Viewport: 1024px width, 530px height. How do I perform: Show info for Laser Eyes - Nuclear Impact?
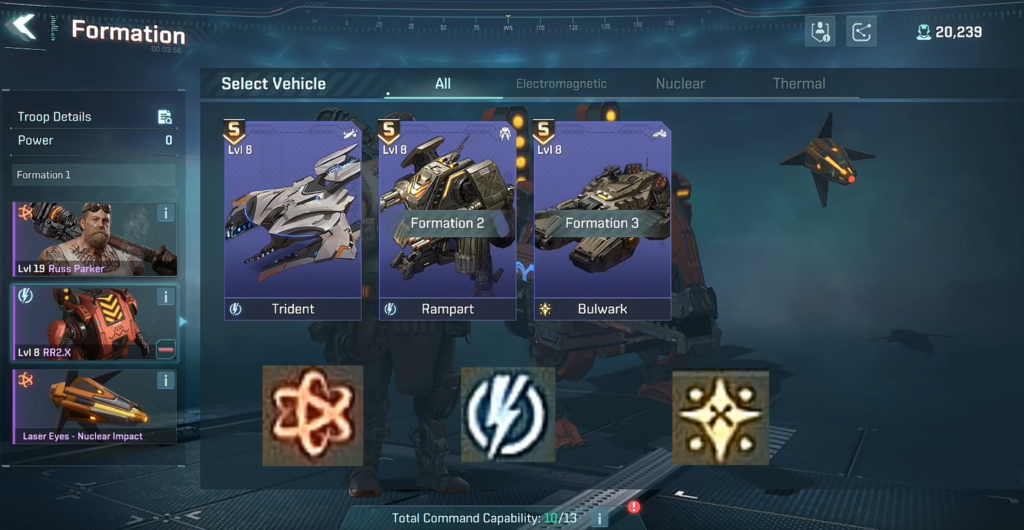click(x=166, y=380)
